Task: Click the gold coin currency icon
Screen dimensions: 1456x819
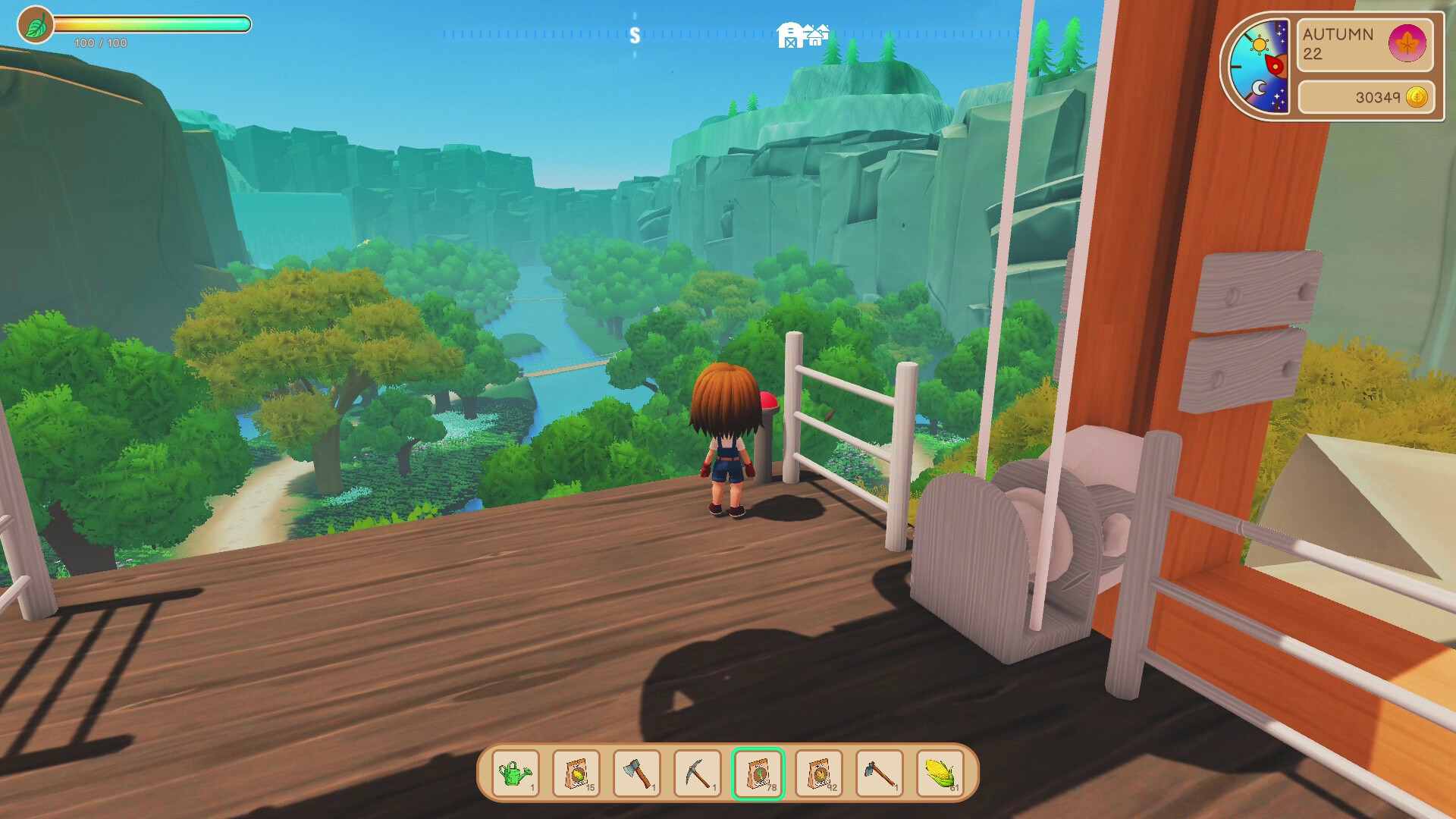Action: pos(1417,96)
